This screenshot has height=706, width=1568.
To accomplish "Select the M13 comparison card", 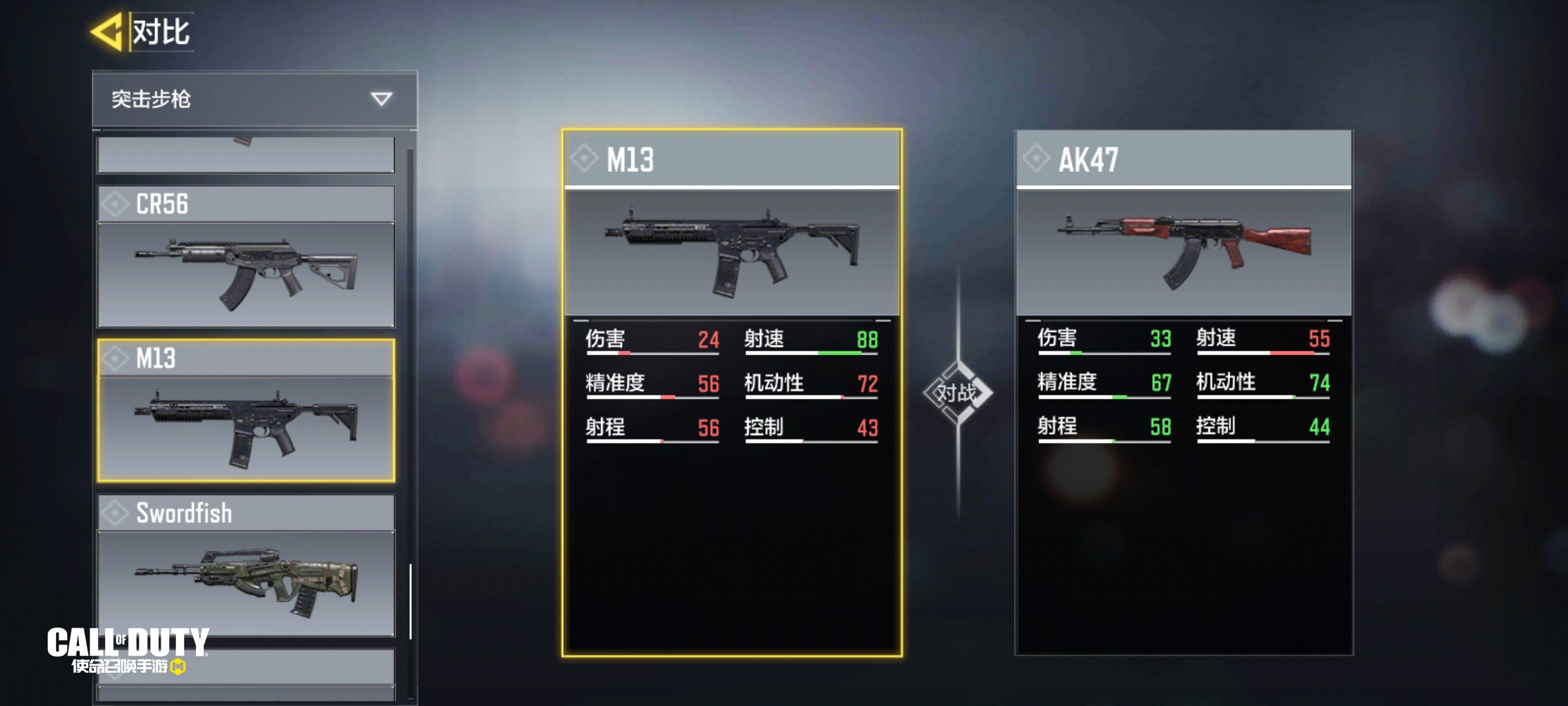I will coord(732,392).
